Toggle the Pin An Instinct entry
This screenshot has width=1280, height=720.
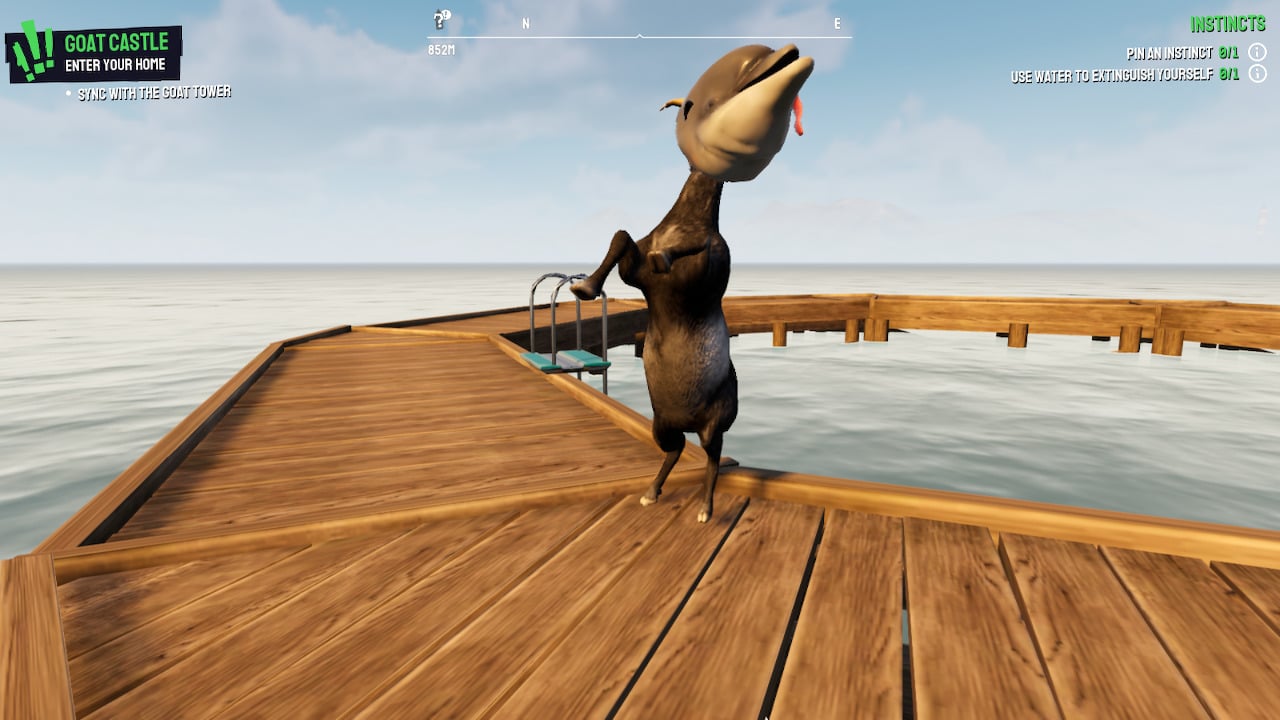[x=1170, y=53]
